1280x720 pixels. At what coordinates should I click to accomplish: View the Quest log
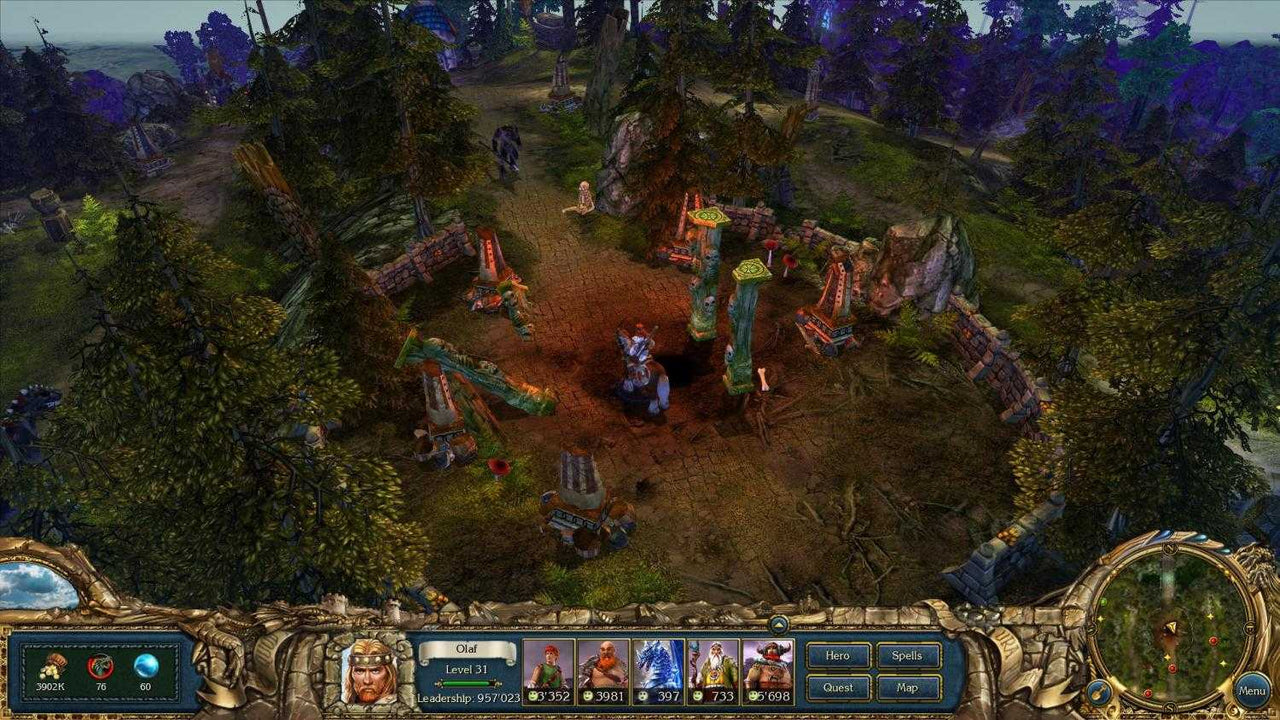click(x=838, y=687)
